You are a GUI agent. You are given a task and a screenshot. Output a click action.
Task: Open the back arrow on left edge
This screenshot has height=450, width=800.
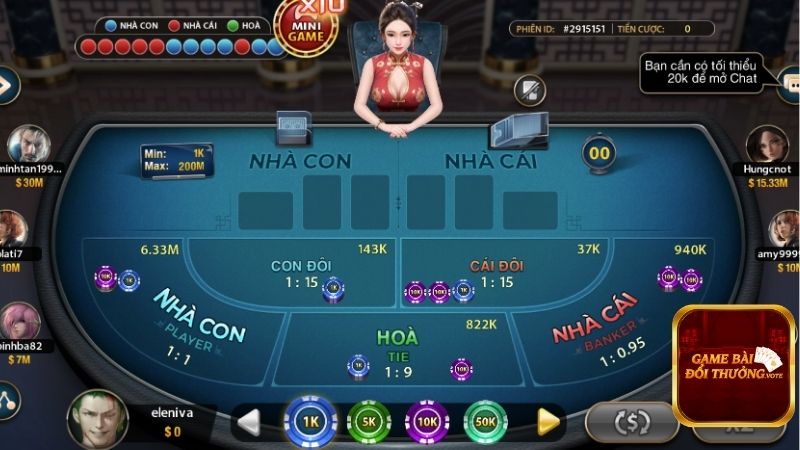pyautogui.click(x=6, y=85)
